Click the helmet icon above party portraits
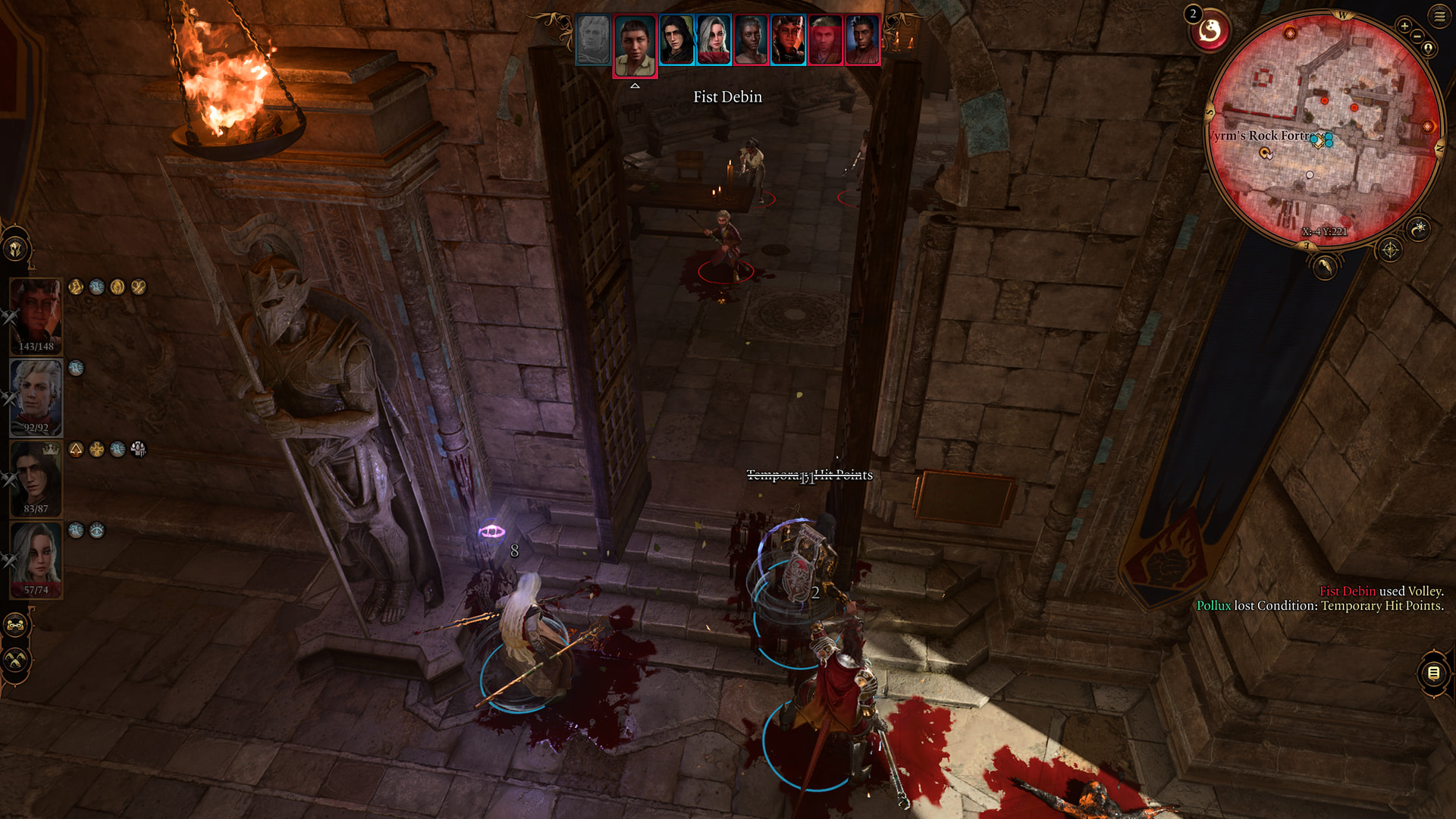This screenshot has height=819, width=1456. (x=15, y=248)
